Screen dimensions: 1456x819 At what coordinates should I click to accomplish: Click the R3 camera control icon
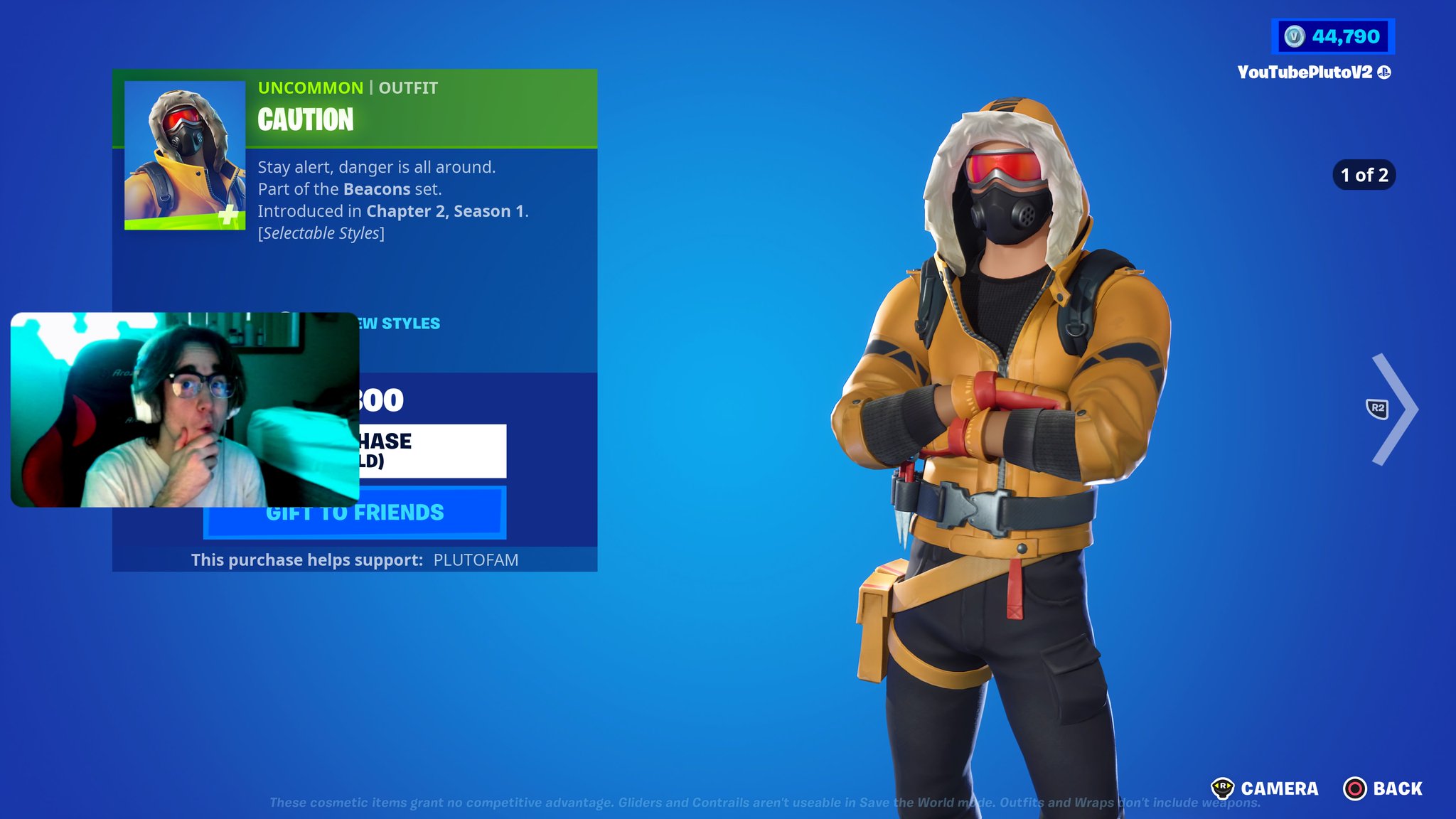pyautogui.click(x=1225, y=788)
